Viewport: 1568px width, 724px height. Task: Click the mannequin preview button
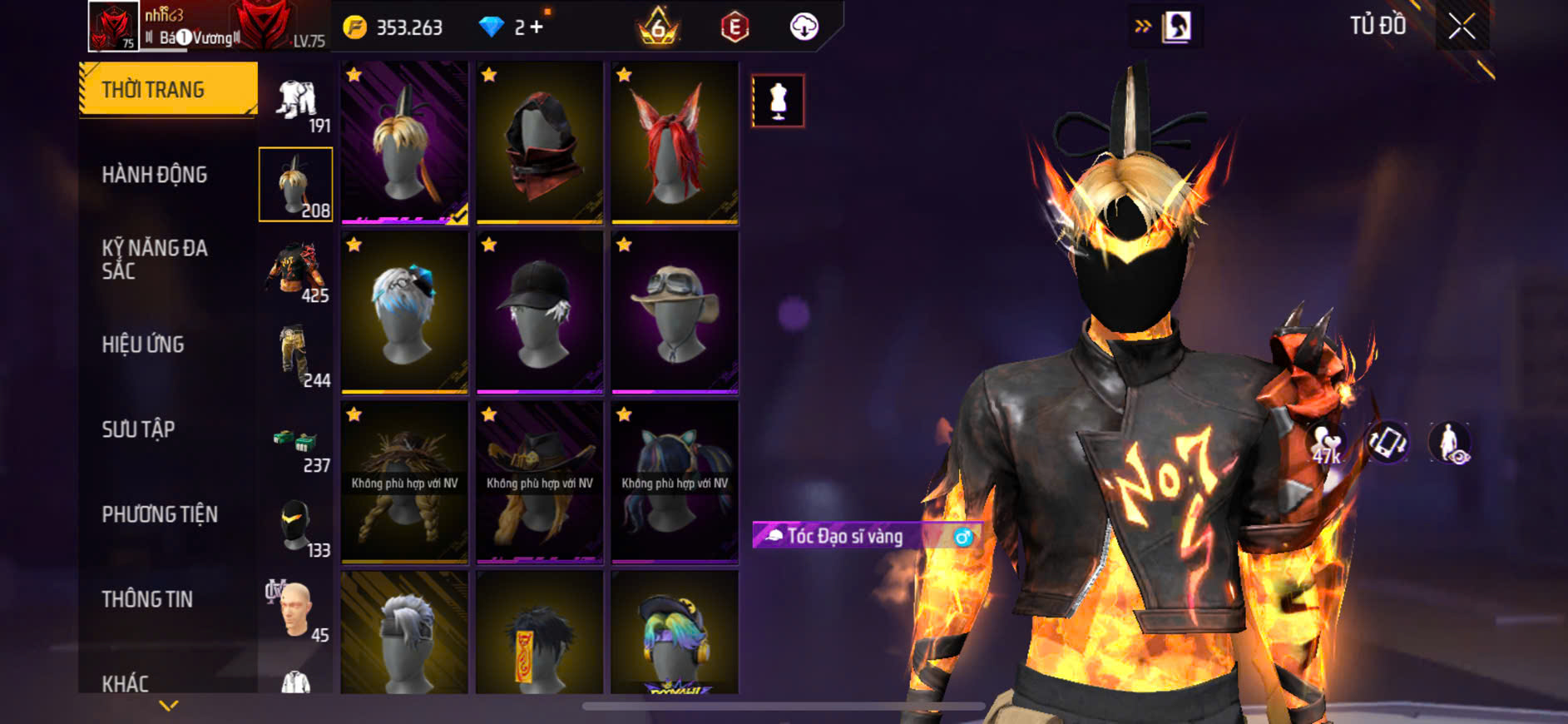(778, 101)
